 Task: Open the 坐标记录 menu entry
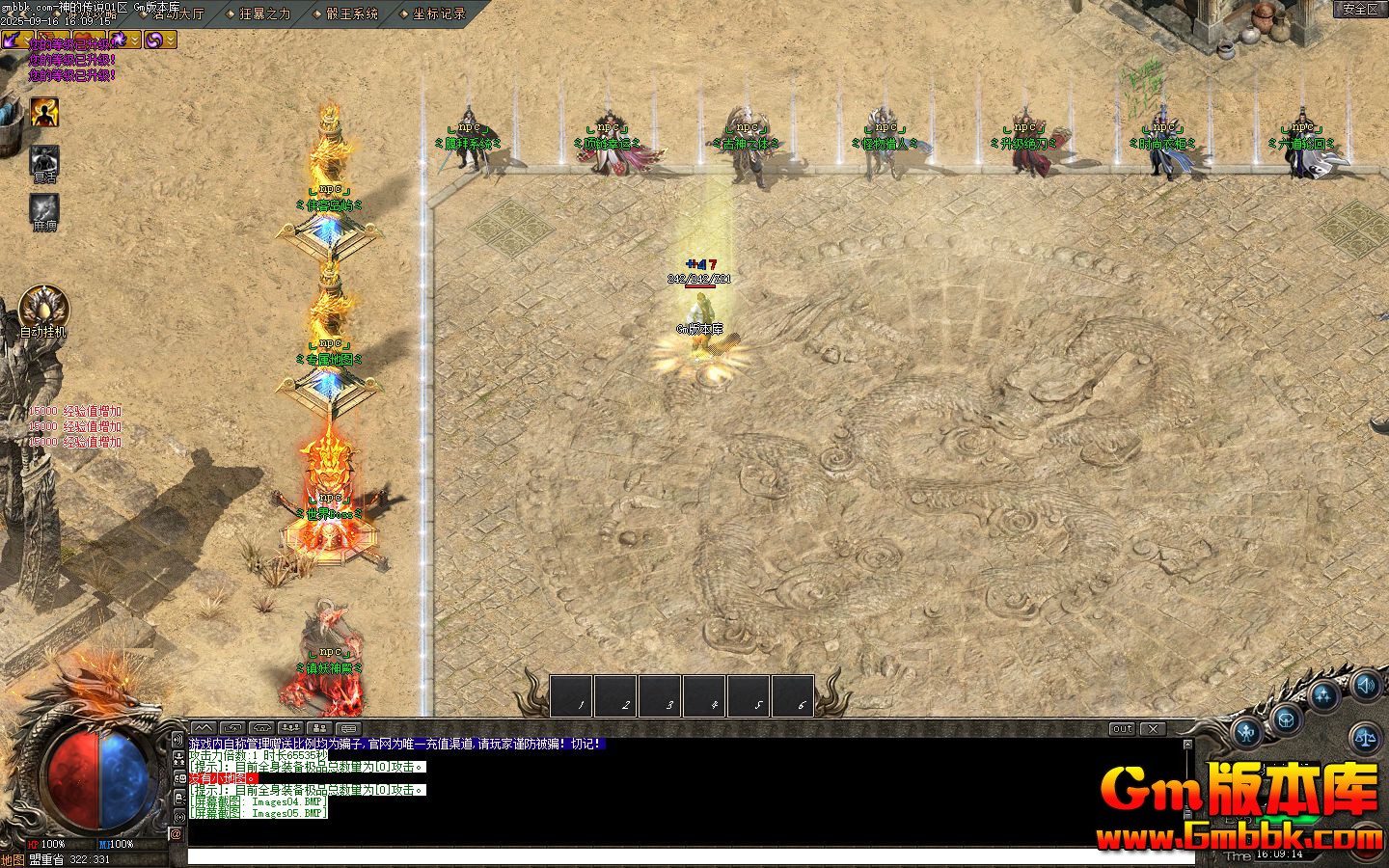438,14
